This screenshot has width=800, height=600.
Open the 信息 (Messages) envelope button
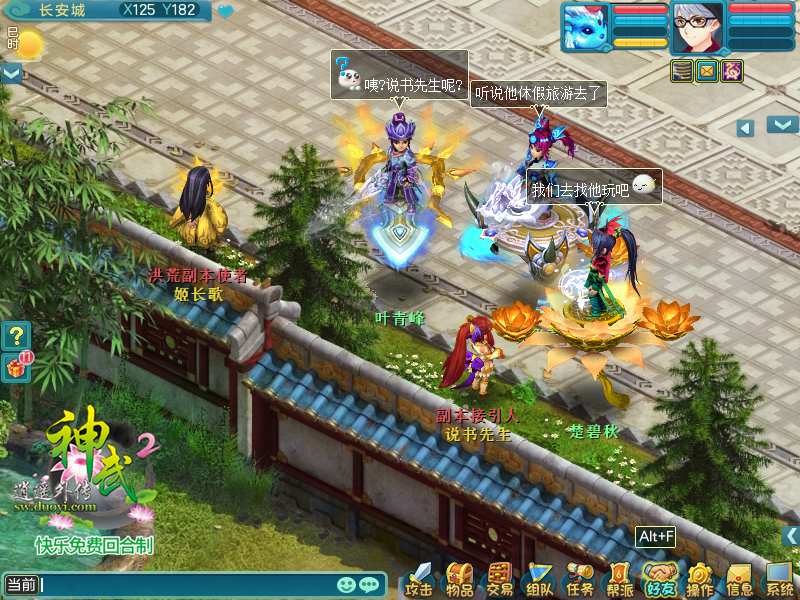(740, 579)
